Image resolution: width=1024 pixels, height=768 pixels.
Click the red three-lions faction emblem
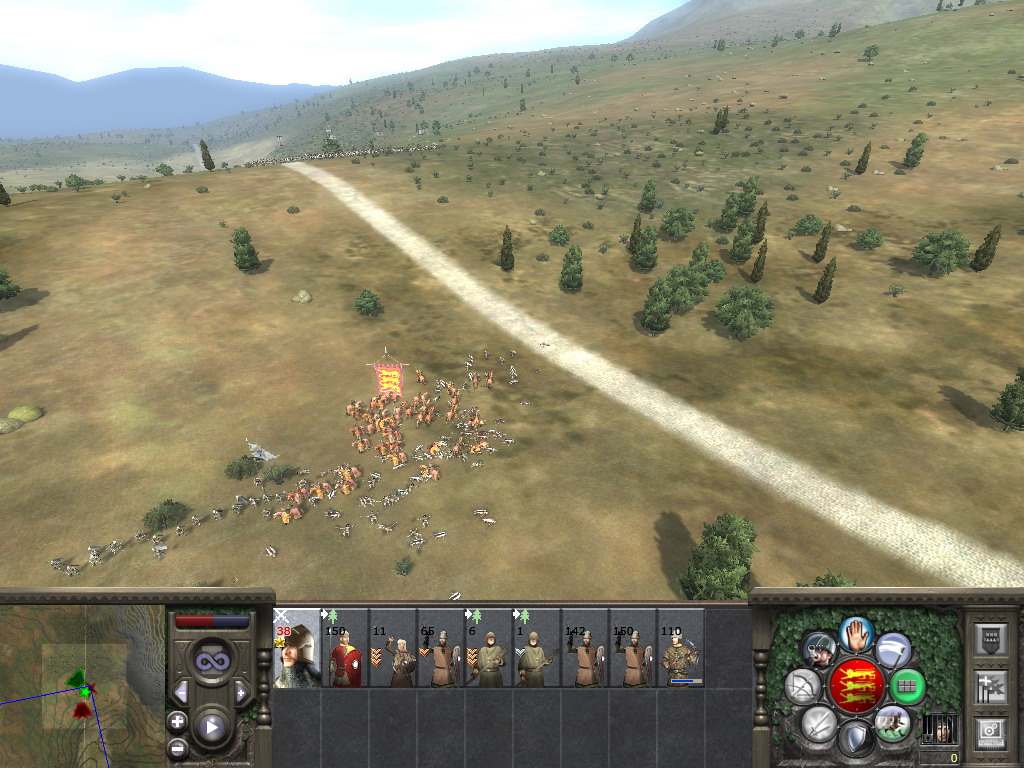pyautogui.click(x=856, y=687)
